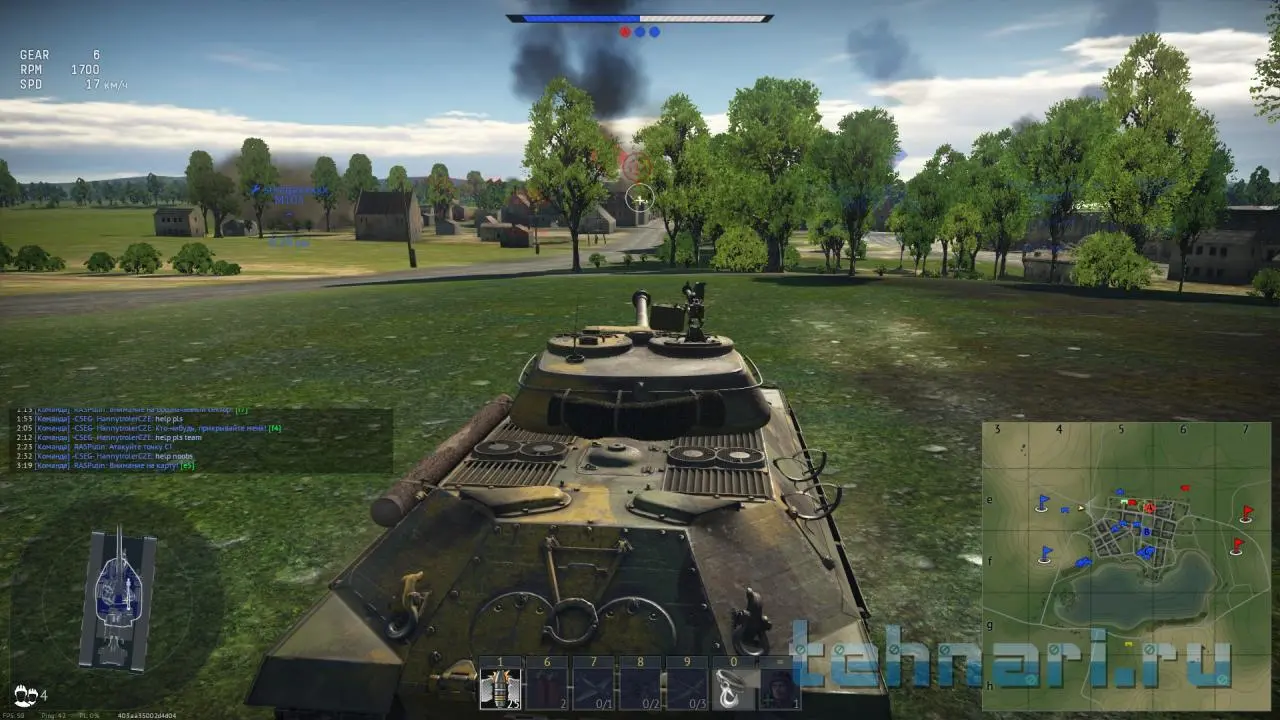The height and width of the screenshot is (720, 1280).
Task: Click capture point A on the minimap
Action: 1149,508
